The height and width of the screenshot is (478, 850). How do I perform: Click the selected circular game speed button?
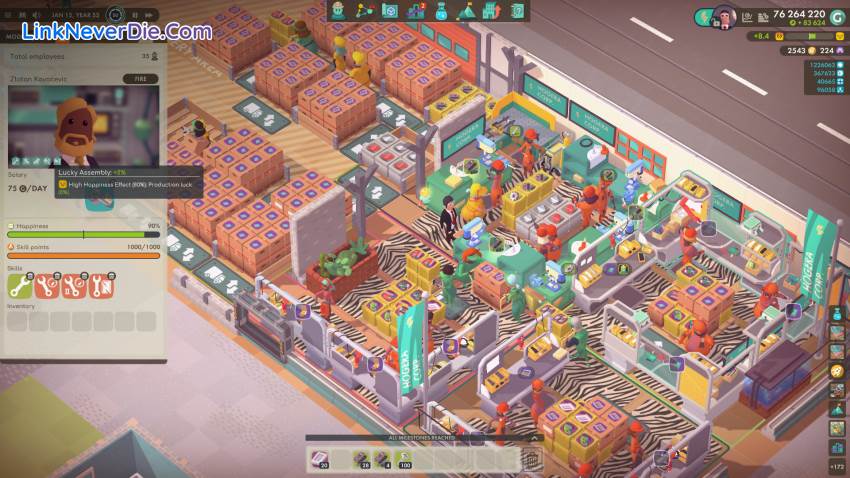(116, 15)
